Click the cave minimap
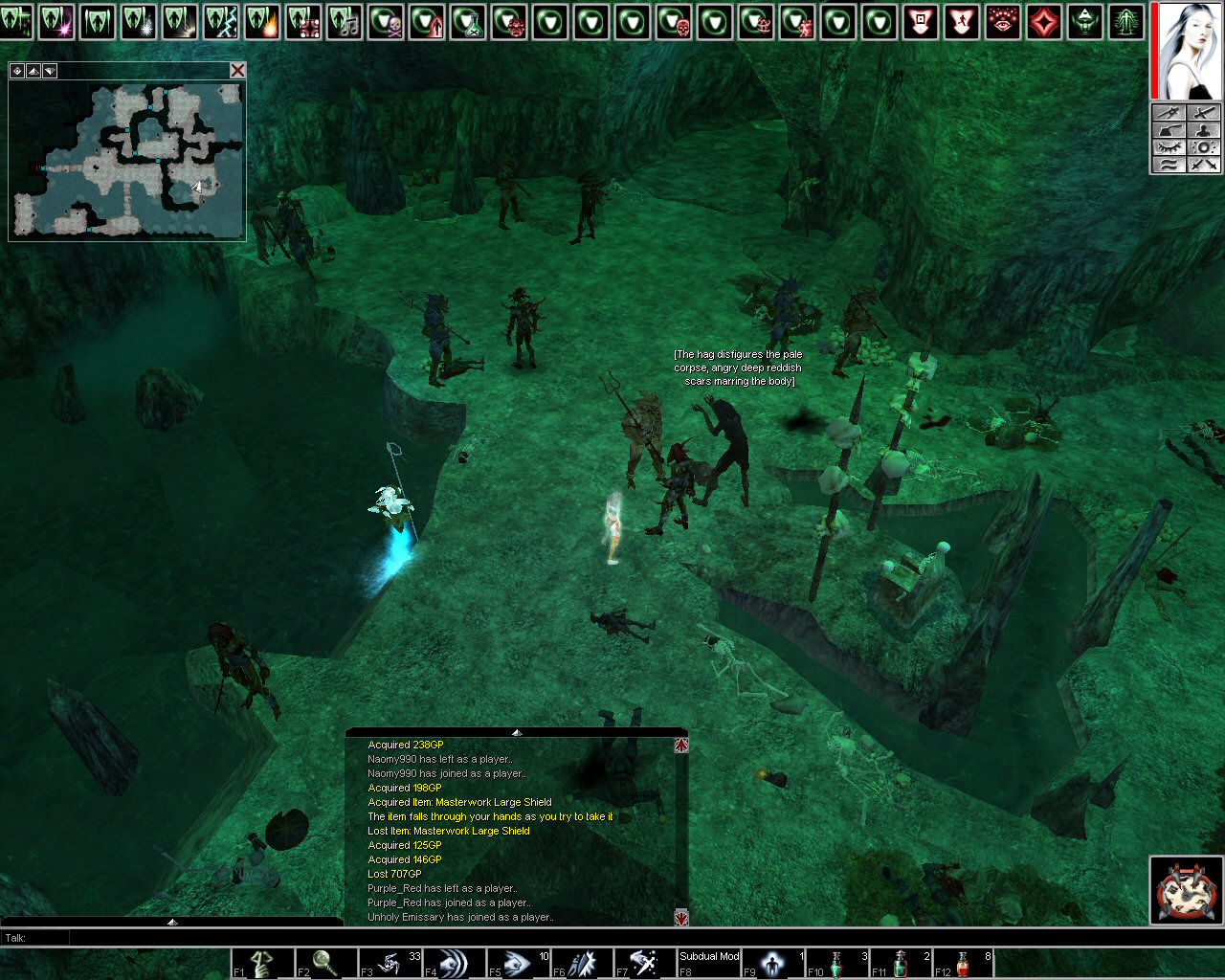 126,159
